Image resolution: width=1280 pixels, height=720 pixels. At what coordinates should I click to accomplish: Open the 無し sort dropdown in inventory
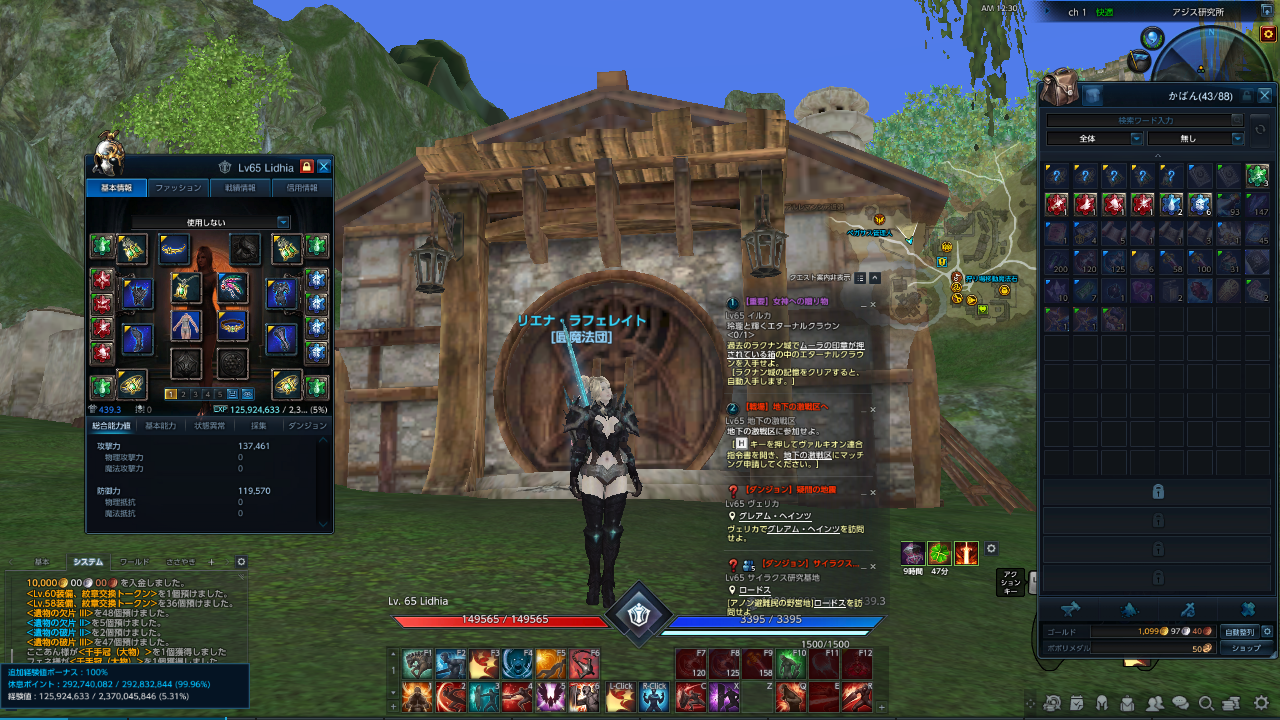tap(1196, 138)
